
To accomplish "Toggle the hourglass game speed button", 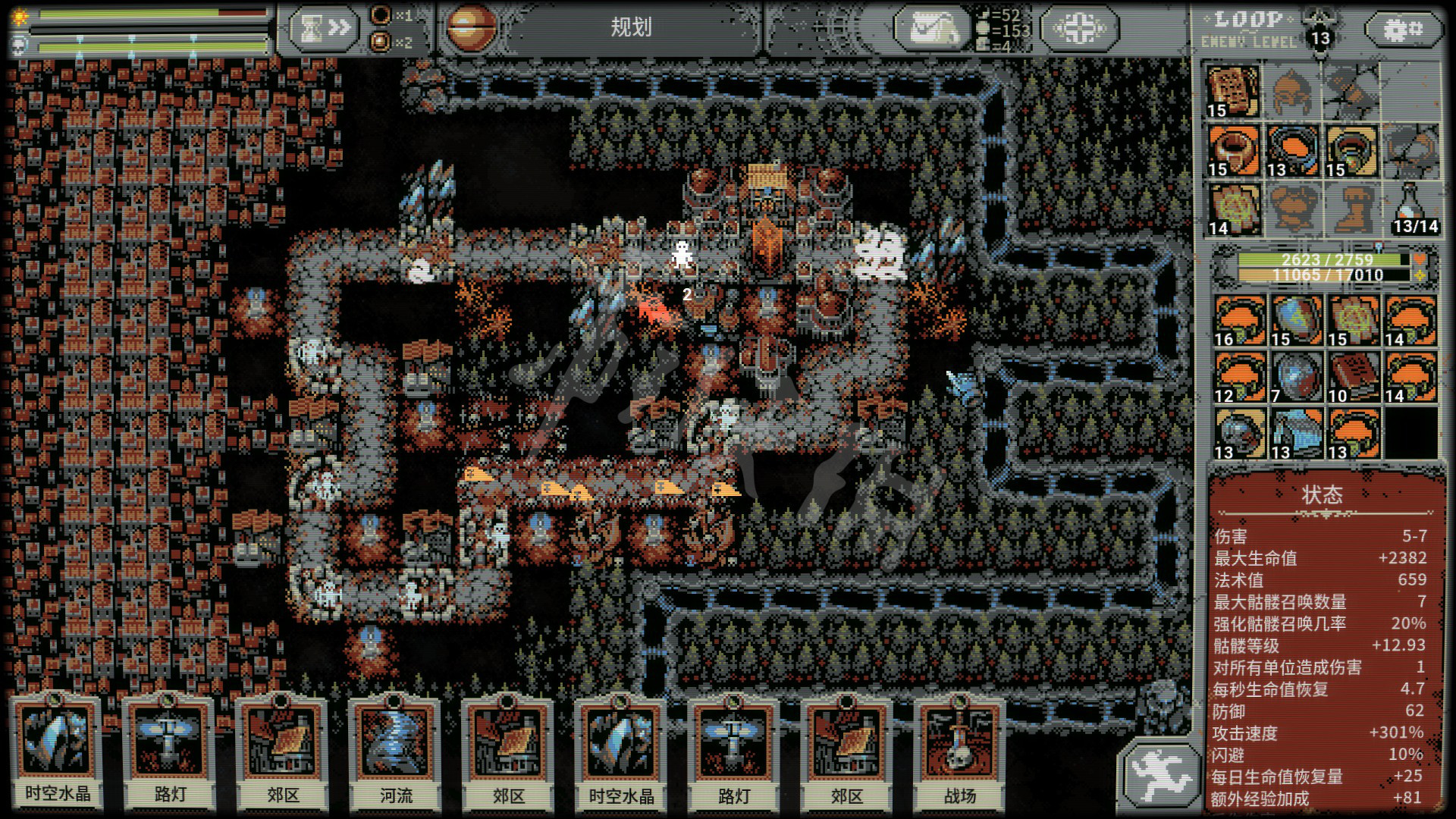I will 323,29.
